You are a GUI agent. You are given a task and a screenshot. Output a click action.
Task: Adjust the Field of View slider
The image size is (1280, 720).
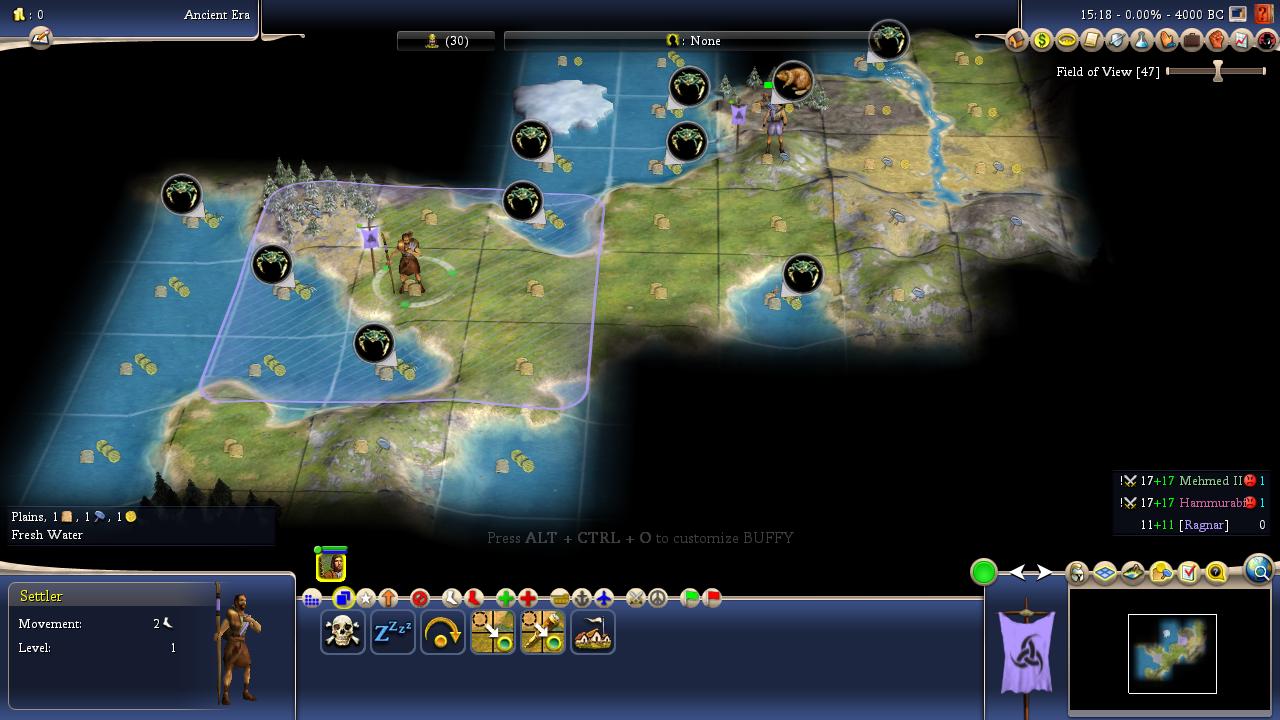[1217, 71]
